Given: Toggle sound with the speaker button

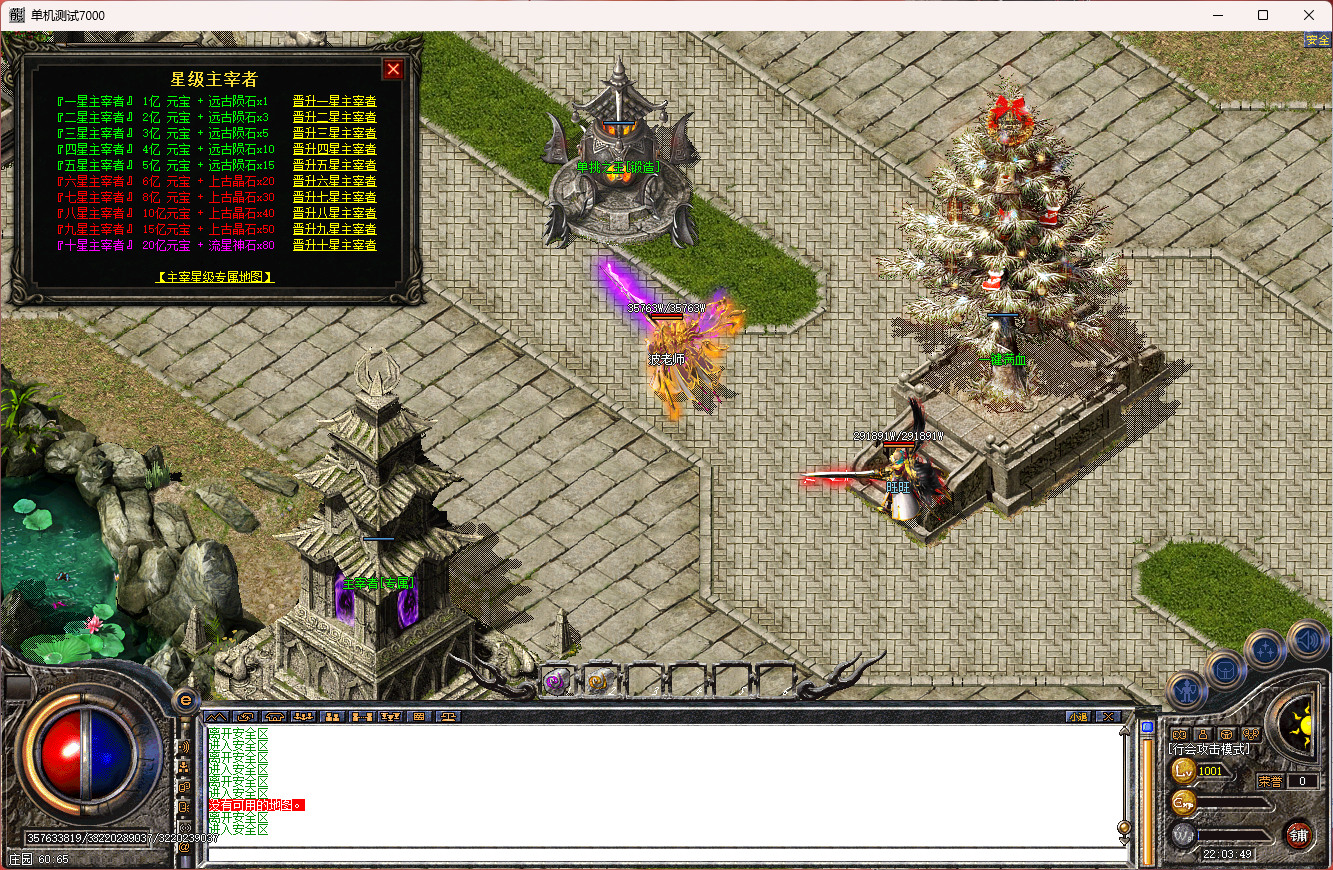Looking at the screenshot, I should pyautogui.click(x=1305, y=640).
